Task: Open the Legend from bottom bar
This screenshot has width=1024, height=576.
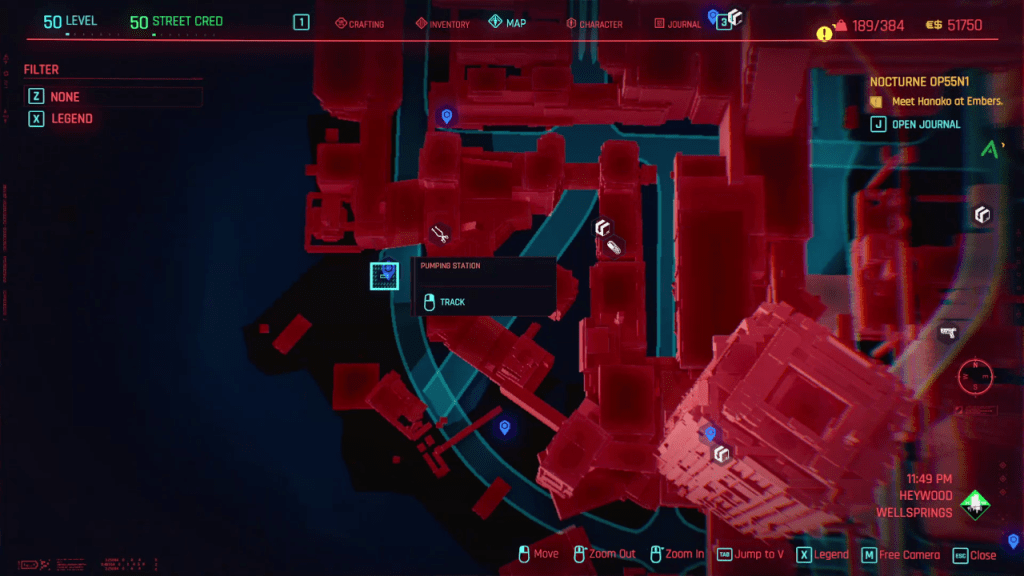Action: [823, 555]
